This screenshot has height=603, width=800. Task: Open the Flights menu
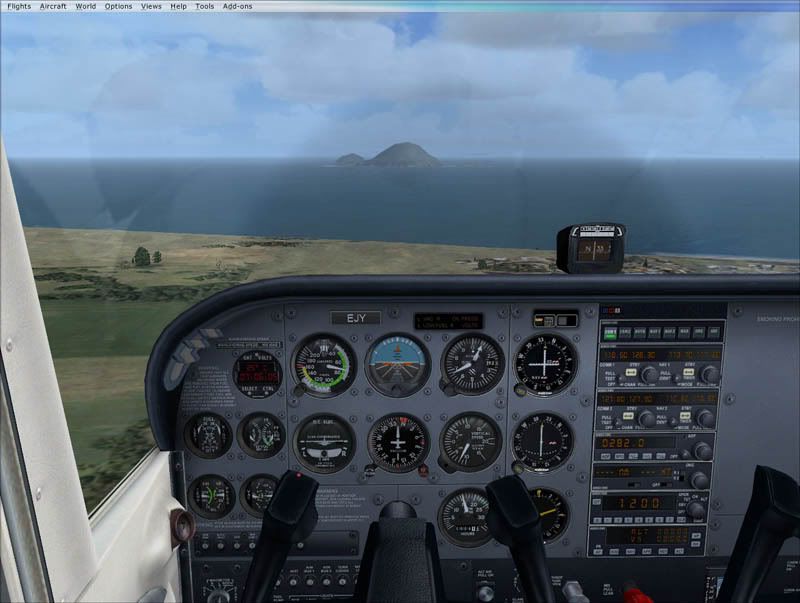tap(19, 6)
